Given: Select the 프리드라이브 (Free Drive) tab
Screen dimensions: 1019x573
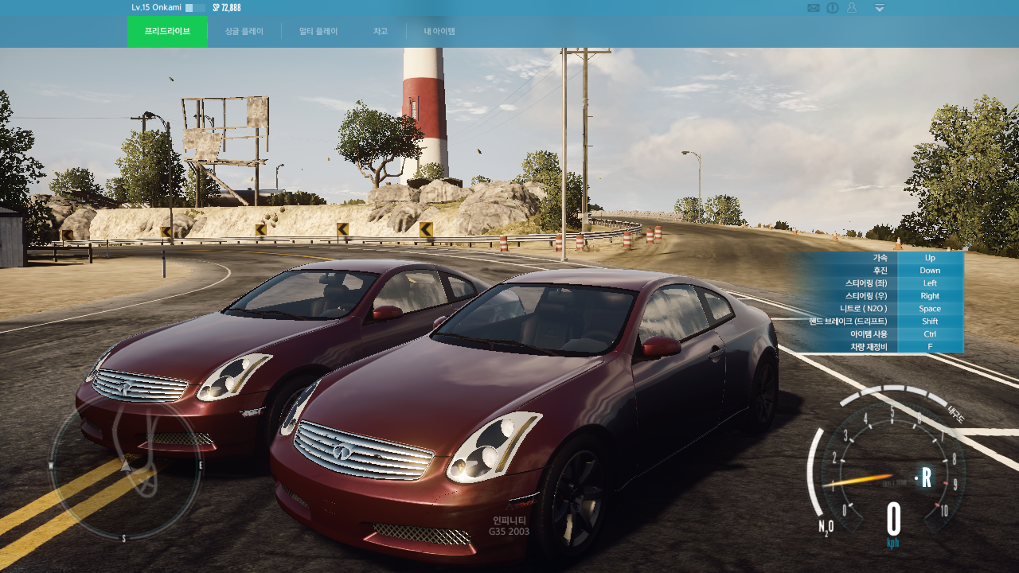Looking at the screenshot, I should [x=167, y=31].
